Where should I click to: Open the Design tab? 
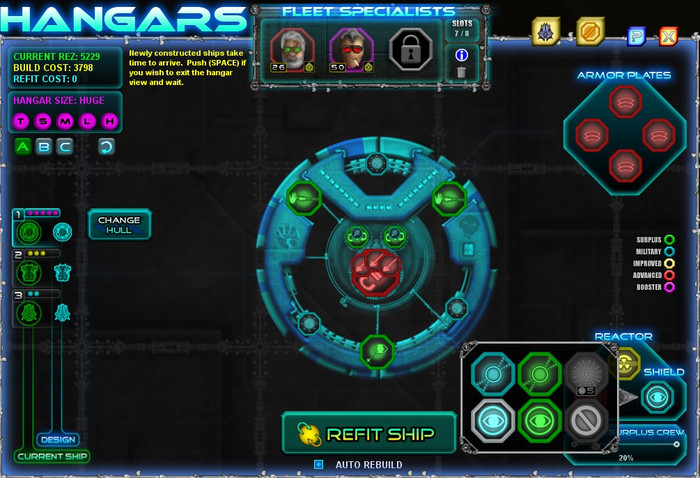pos(57,439)
